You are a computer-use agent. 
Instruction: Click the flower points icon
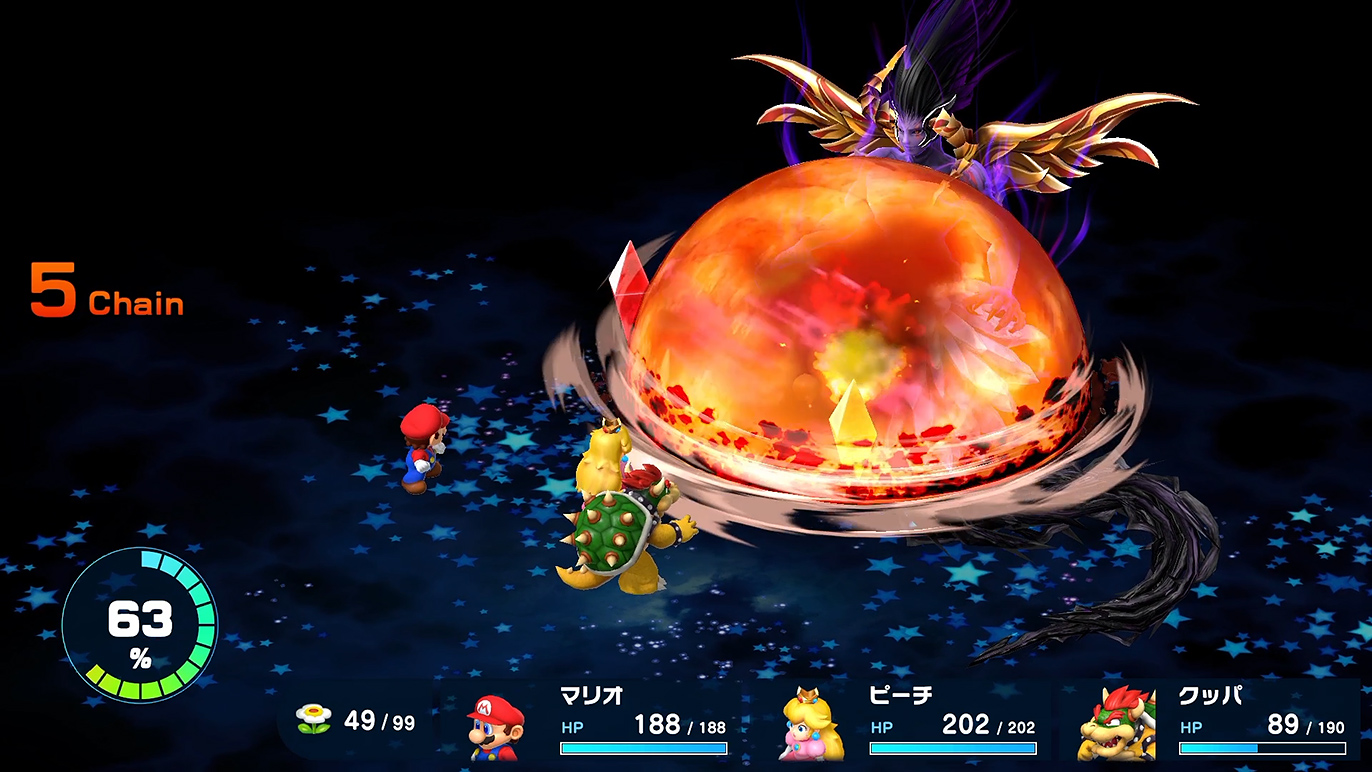(x=314, y=718)
